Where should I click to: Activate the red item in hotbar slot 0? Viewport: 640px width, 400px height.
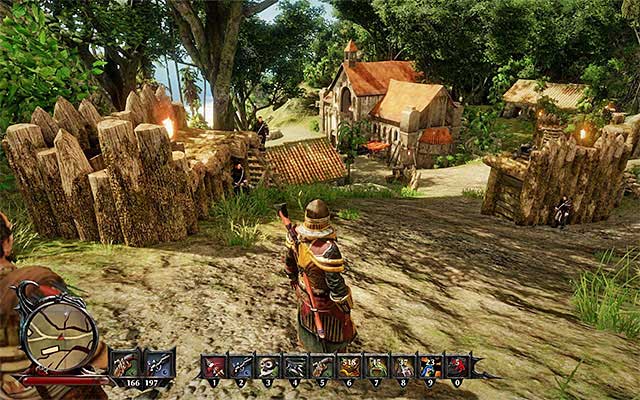click(457, 366)
